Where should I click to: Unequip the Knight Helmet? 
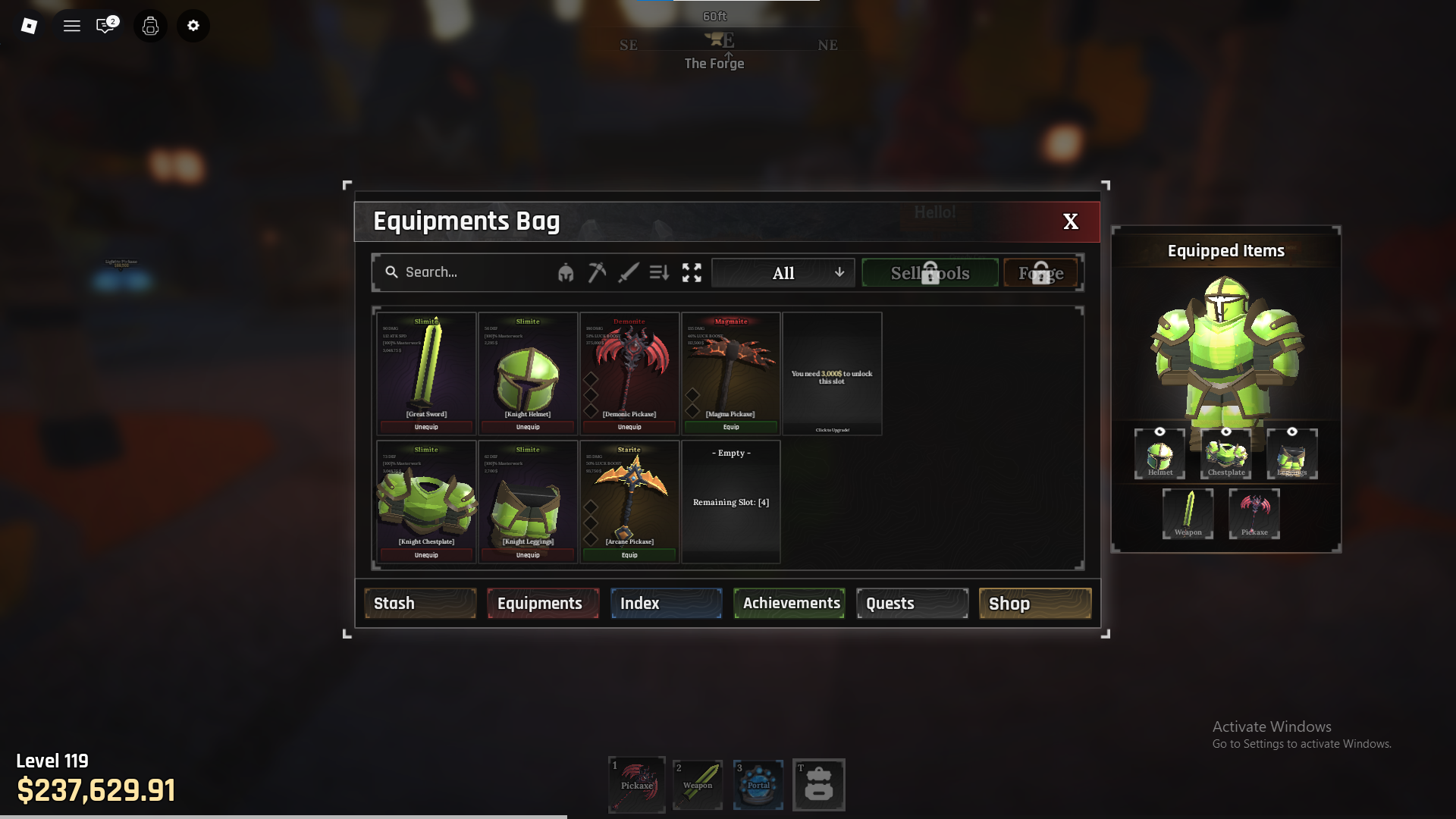(x=528, y=427)
